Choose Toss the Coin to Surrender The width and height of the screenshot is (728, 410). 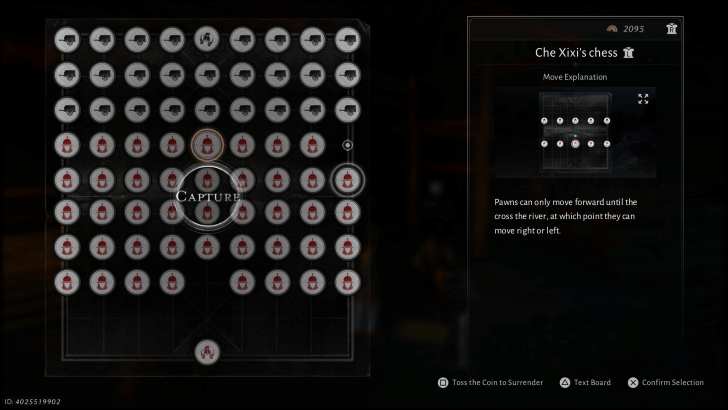tap(490, 382)
